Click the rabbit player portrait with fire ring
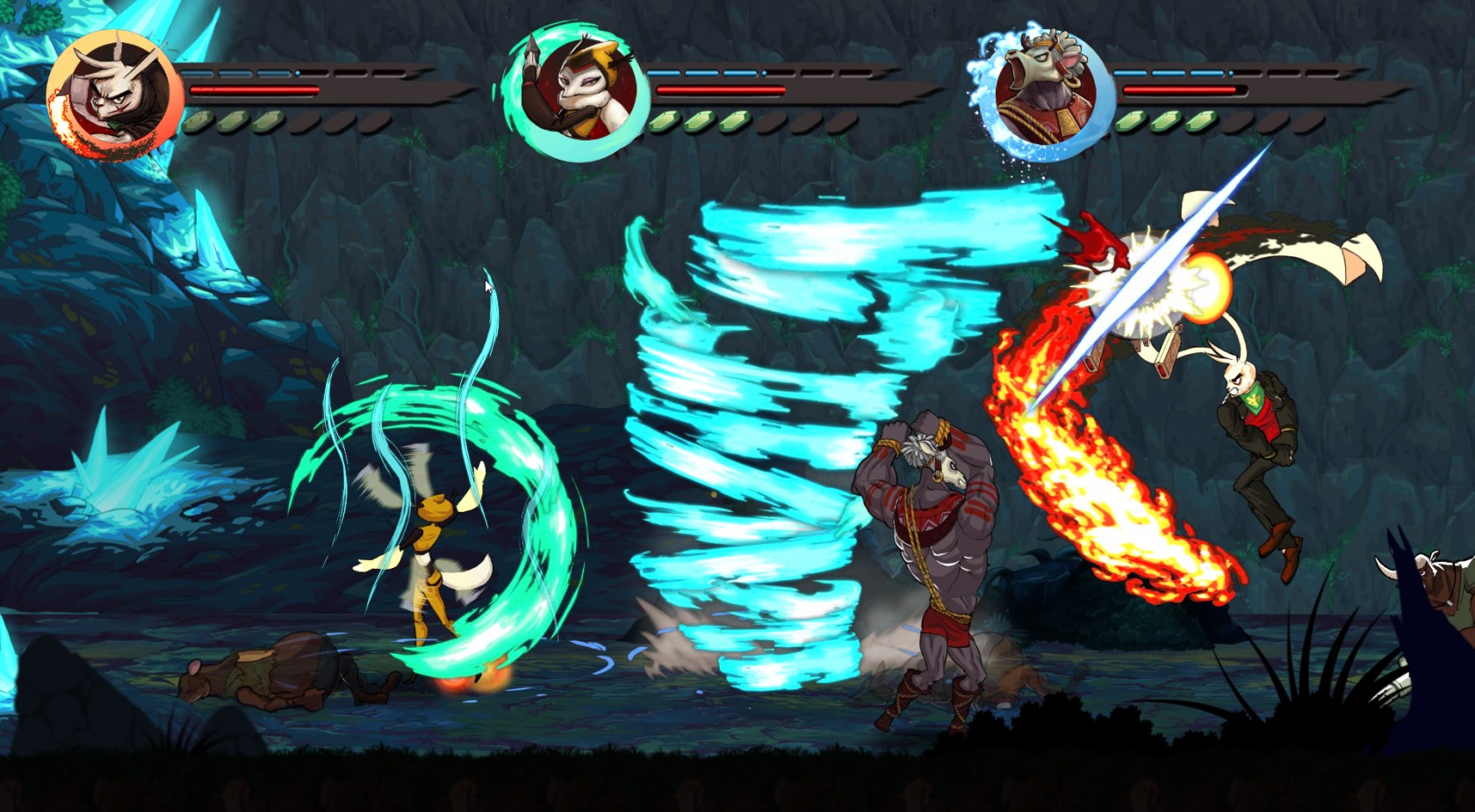 (x=112, y=95)
